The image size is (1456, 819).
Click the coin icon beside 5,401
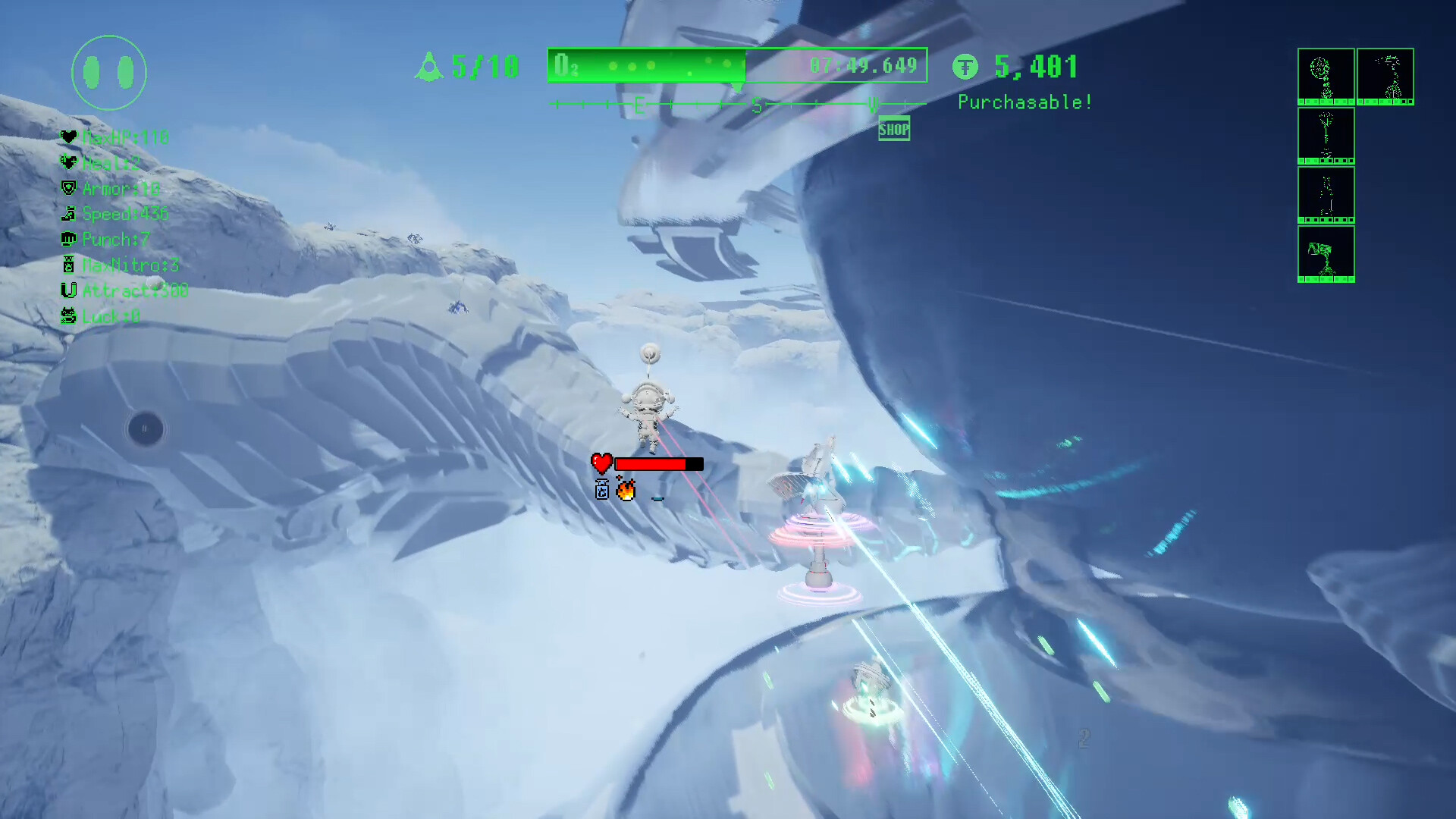pos(965,67)
